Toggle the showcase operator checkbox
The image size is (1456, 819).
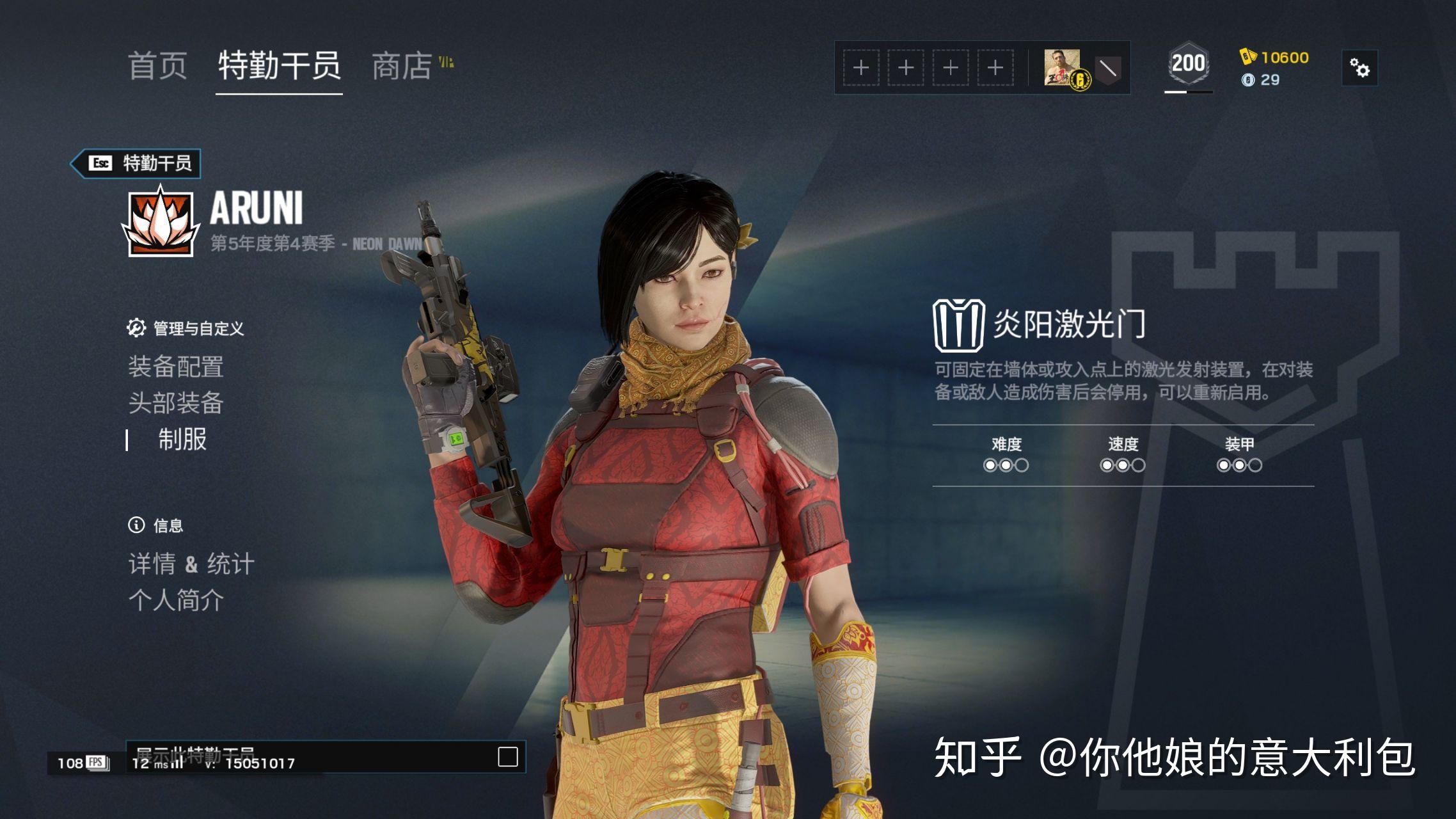[x=507, y=756]
